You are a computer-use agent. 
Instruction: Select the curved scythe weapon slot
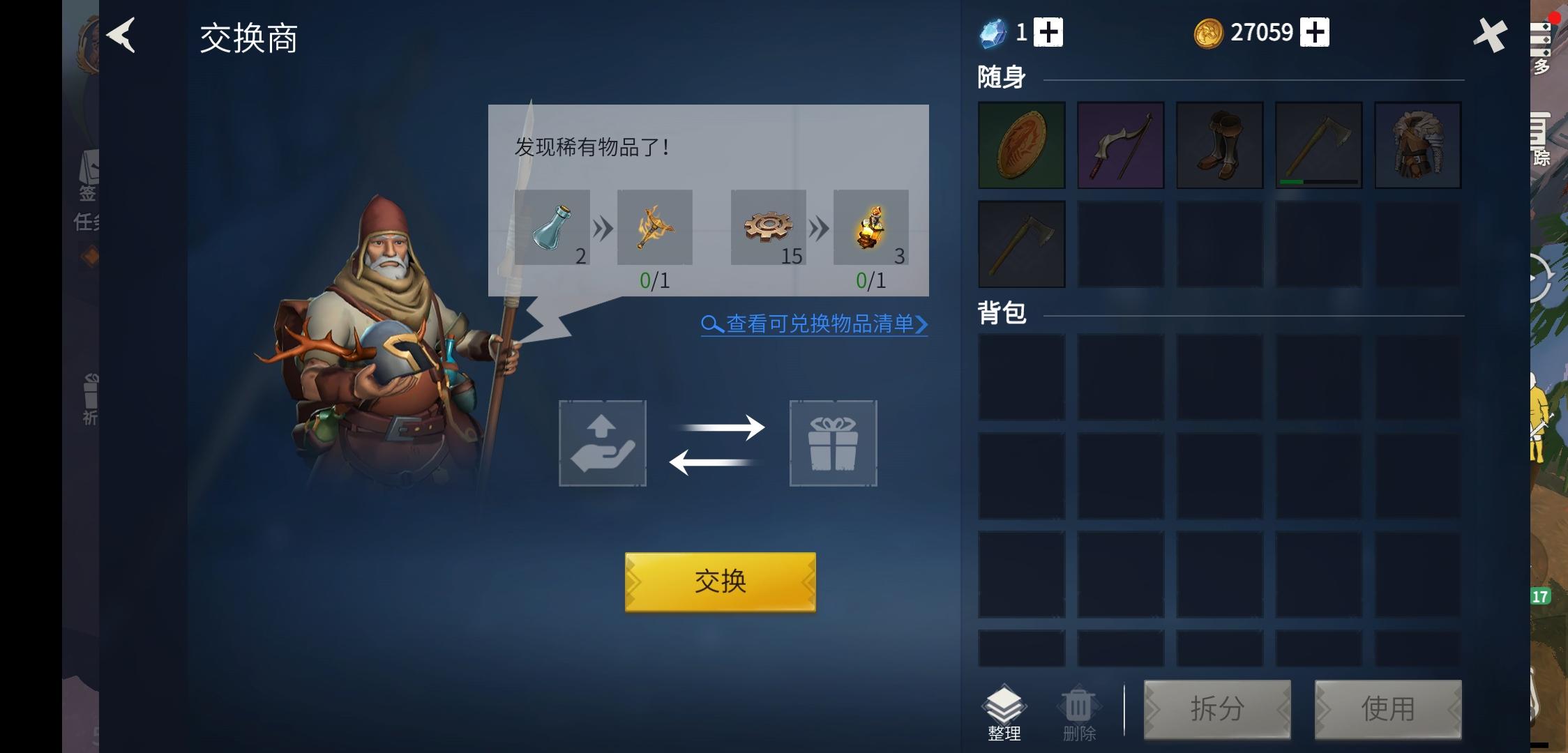tap(1120, 144)
